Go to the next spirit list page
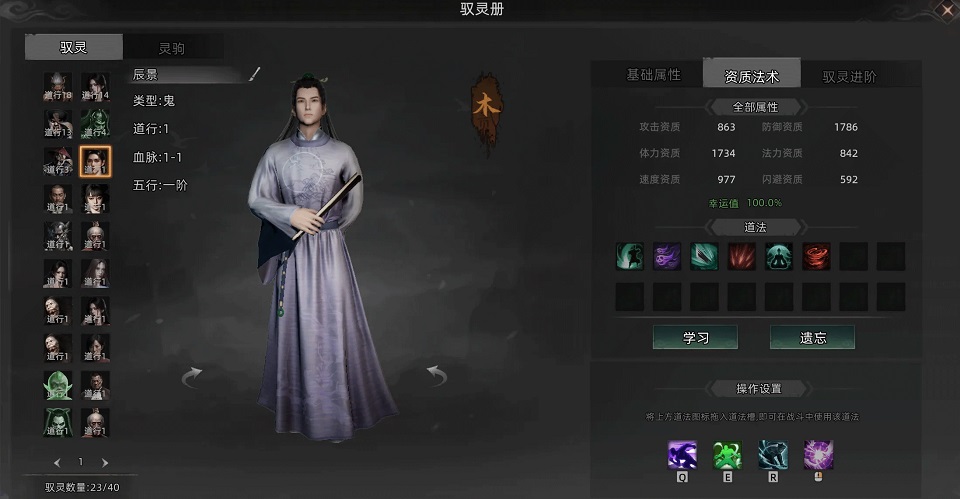The image size is (960, 499). tap(105, 462)
